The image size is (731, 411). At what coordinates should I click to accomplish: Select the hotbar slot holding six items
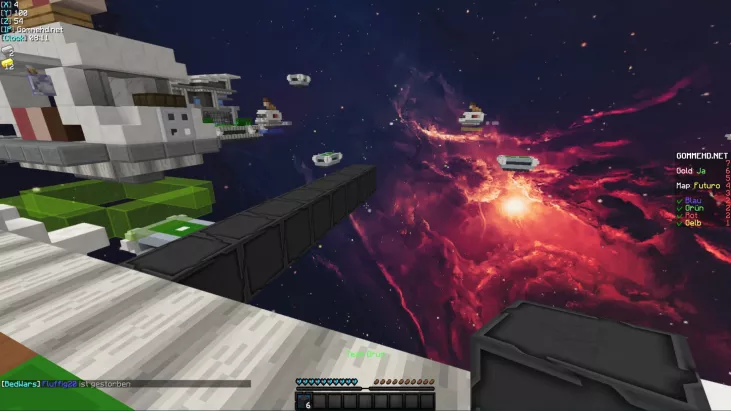[x=305, y=401]
